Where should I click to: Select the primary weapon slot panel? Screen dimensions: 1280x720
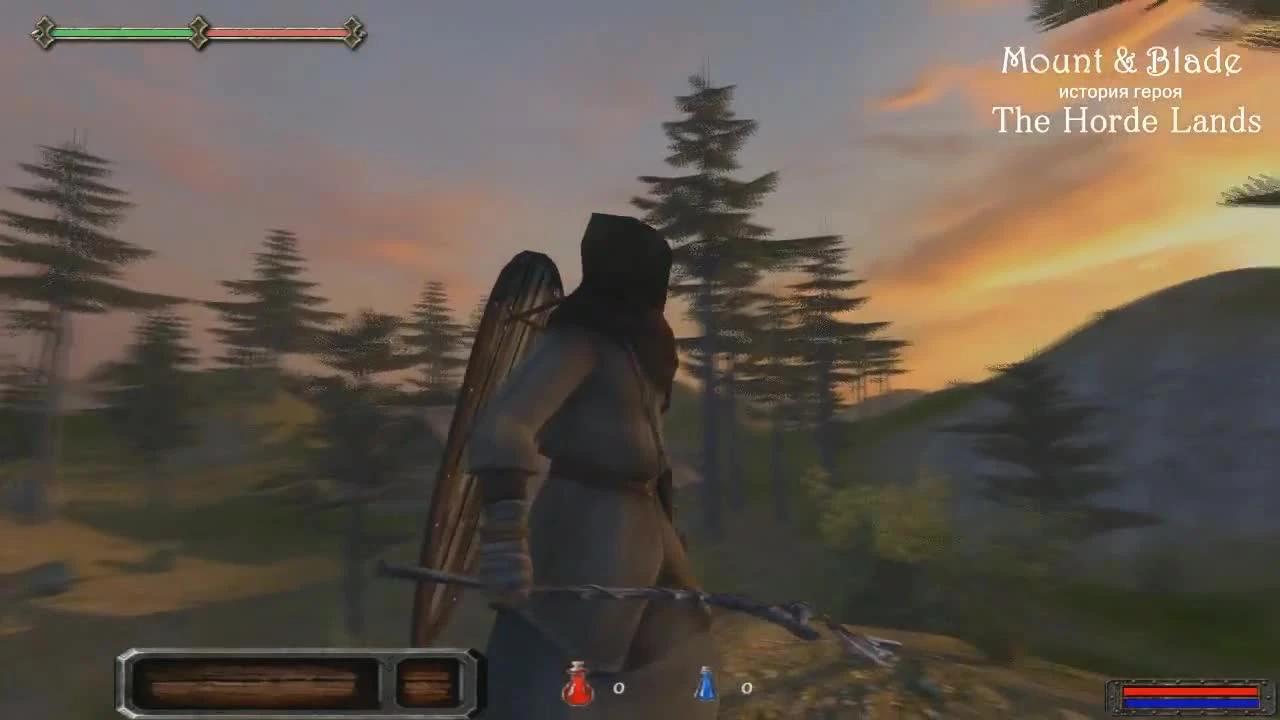pyautogui.click(x=255, y=683)
